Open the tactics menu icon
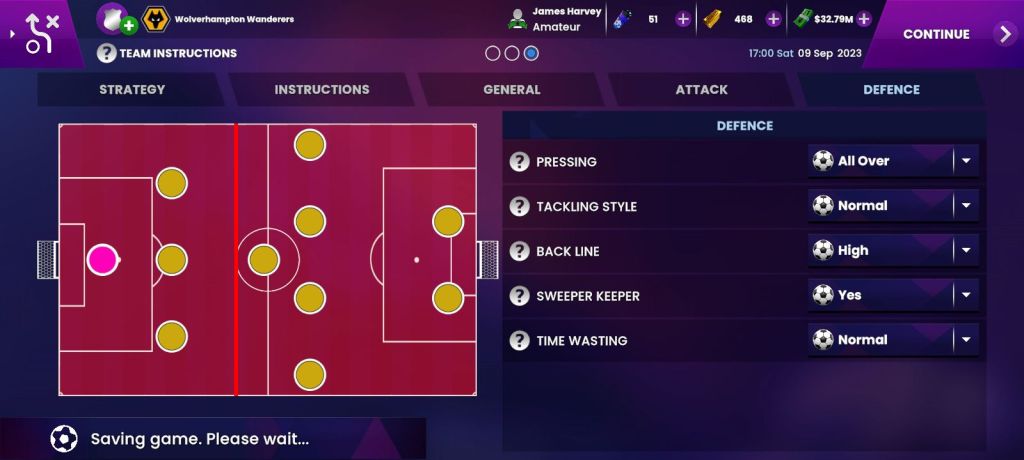 click(38, 33)
